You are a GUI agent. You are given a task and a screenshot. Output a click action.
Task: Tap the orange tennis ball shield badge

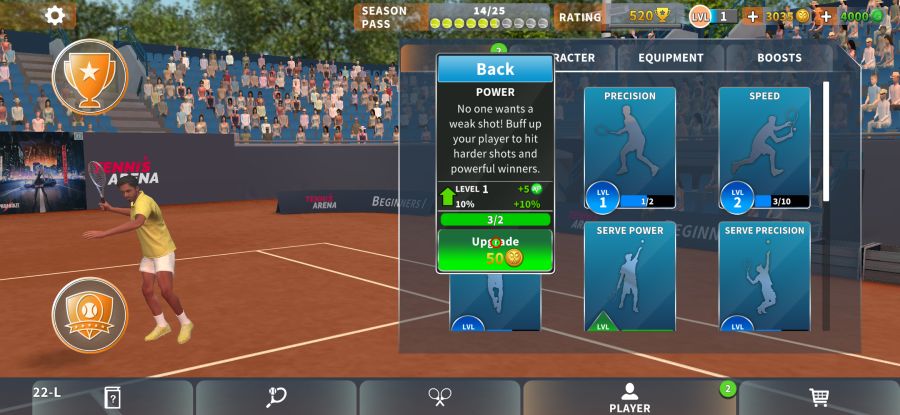tap(89, 315)
